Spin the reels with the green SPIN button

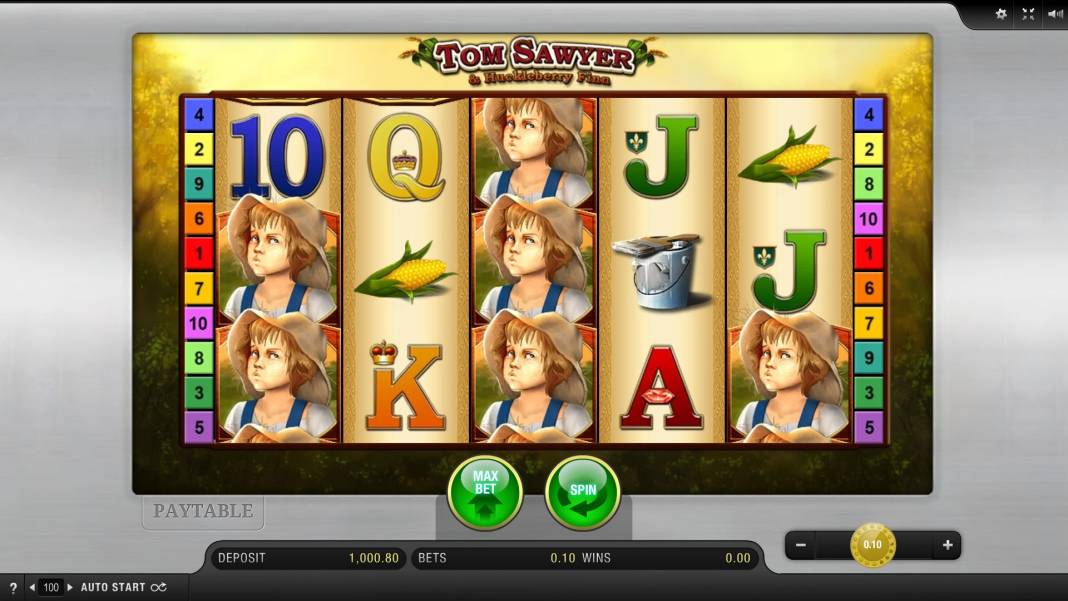(582, 492)
